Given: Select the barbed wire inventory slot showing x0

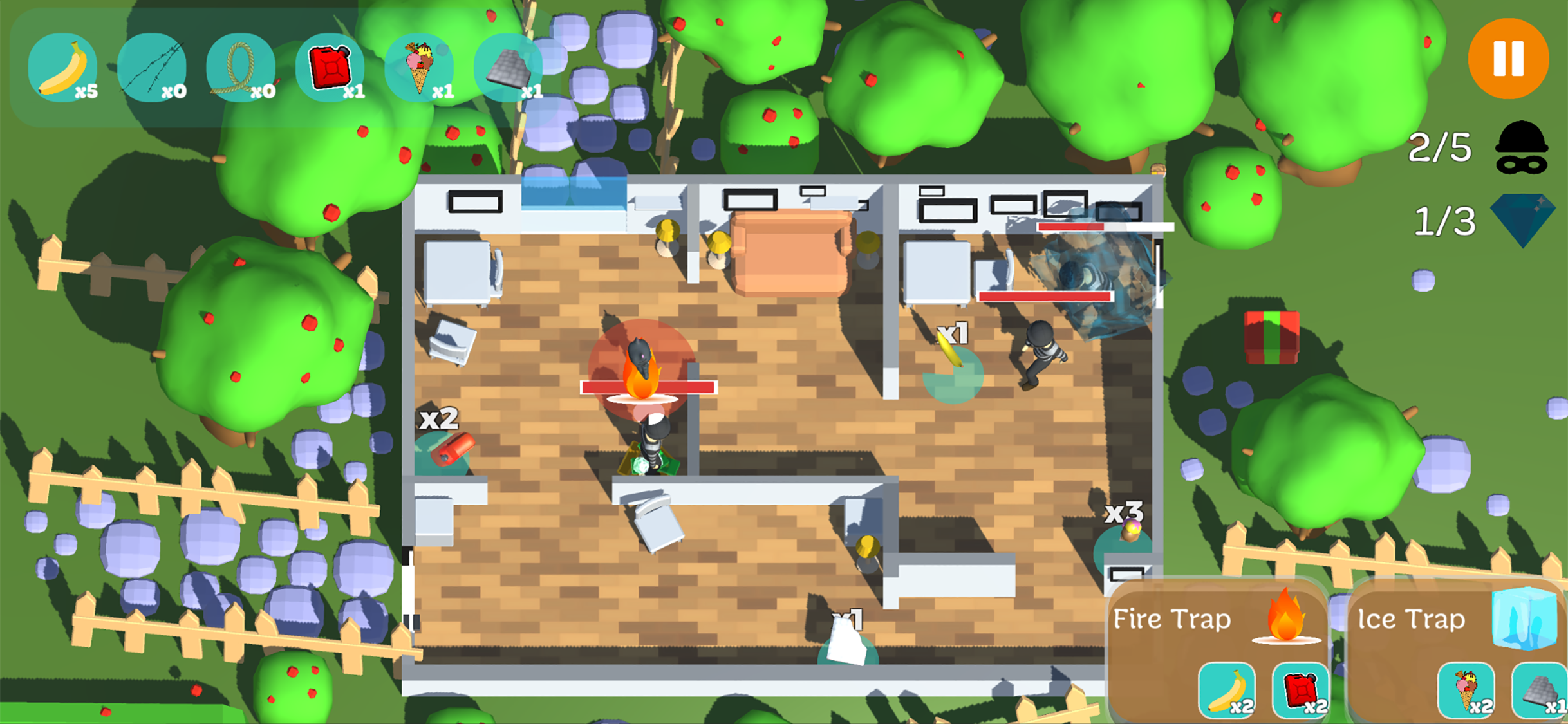Looking at the screenshot, I should click(x=152, y=68).
